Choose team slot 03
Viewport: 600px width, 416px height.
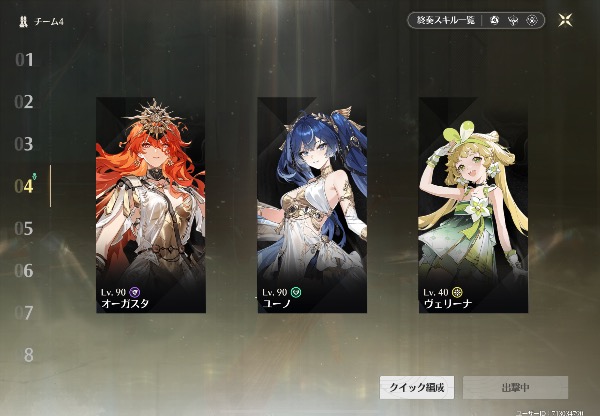click(x=25, y=144)
